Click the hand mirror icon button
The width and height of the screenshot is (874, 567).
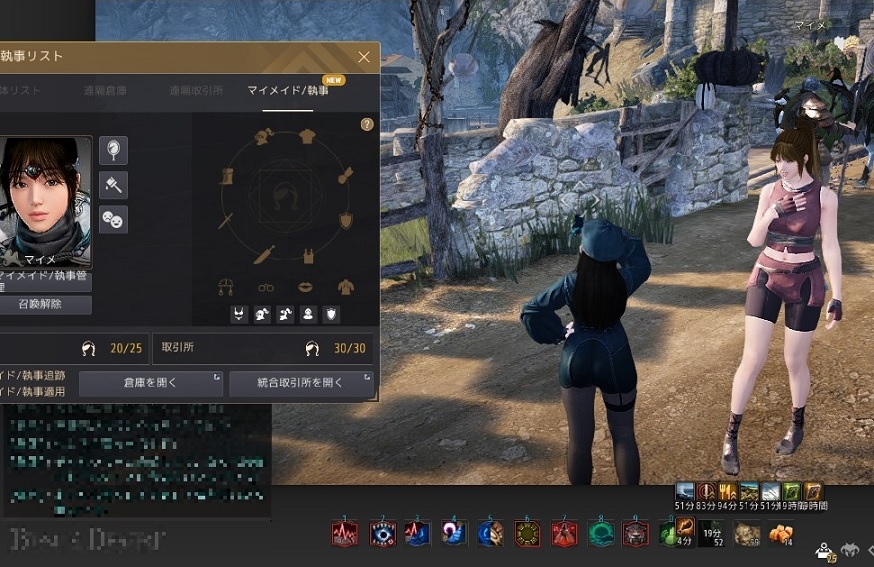[113, 150]
